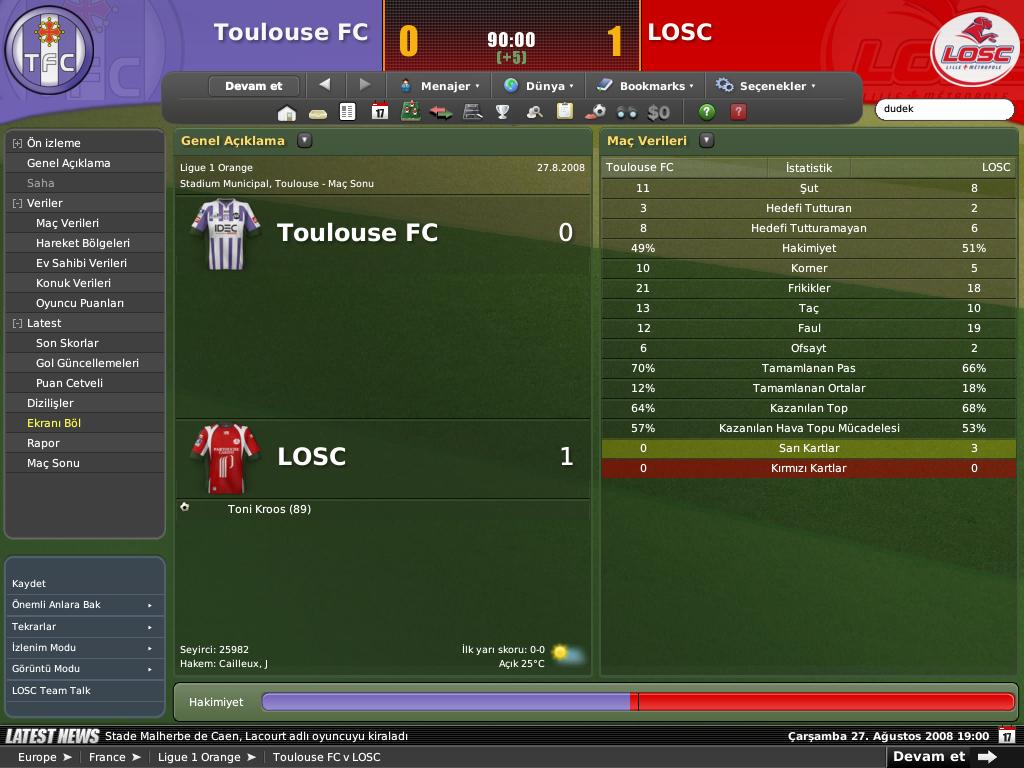Show Hareket Bölgeleri view
Viewport: 1024px width, 768px height.
point(83,243)
